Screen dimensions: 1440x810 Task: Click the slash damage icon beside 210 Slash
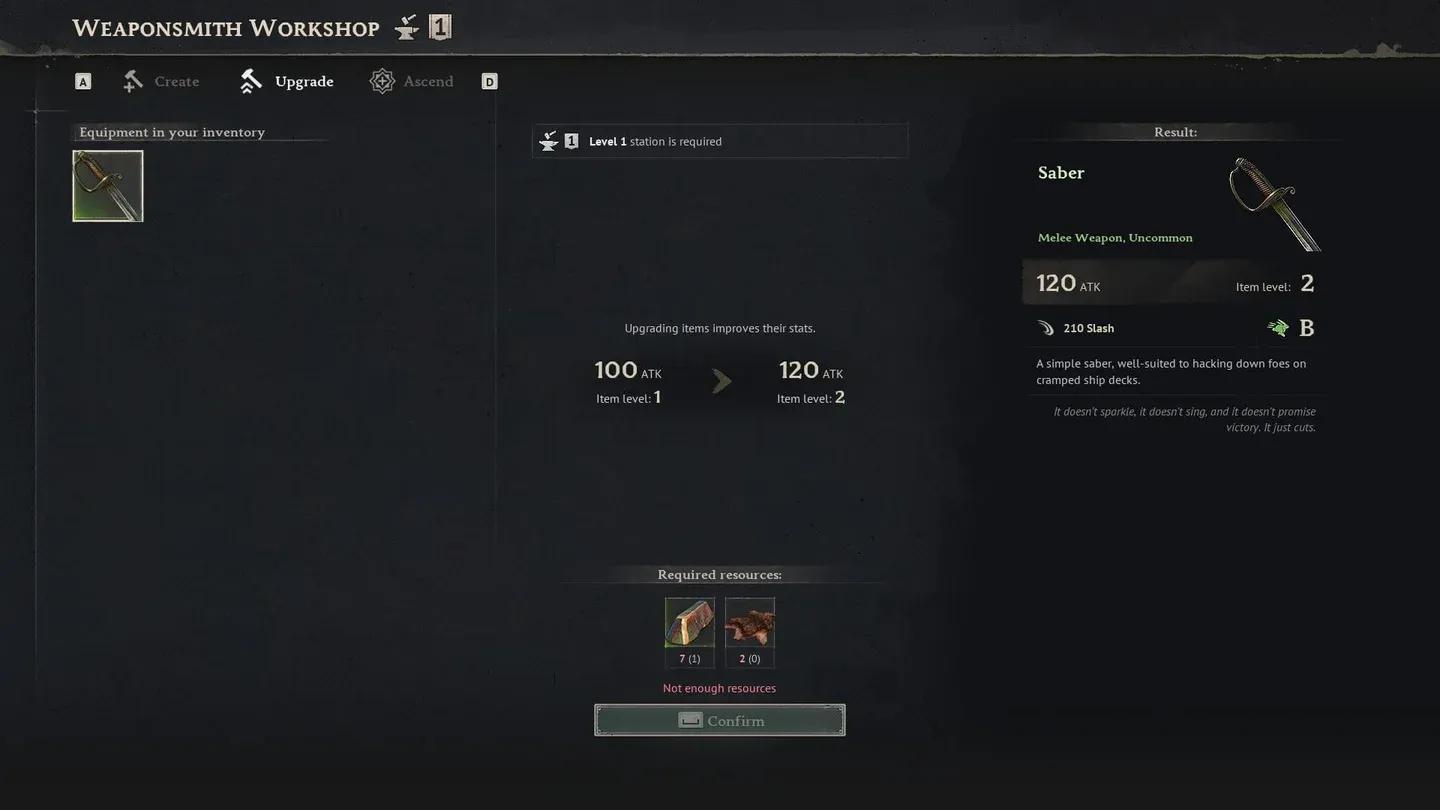pyautogui.click(x=1045, y=327)
